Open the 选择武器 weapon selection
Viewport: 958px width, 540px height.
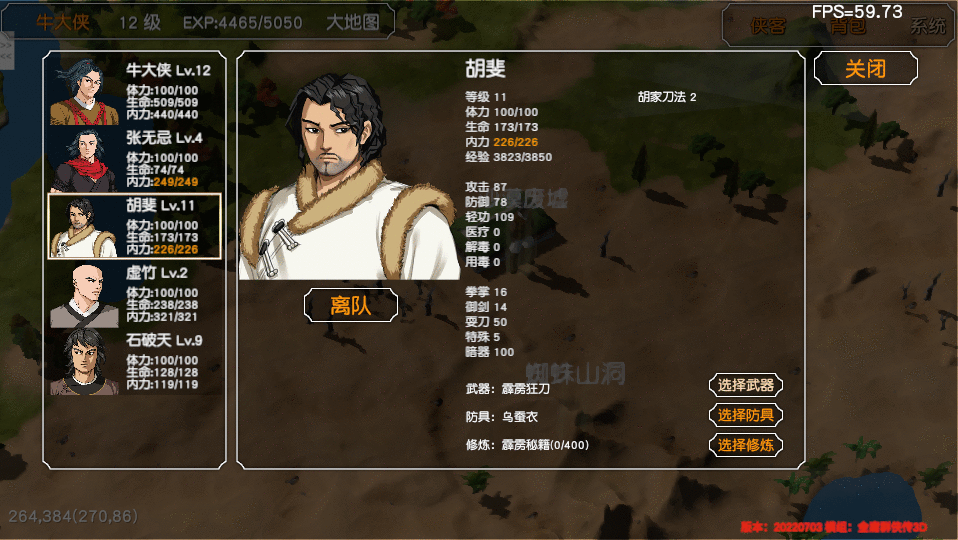(x=745, y=386)
